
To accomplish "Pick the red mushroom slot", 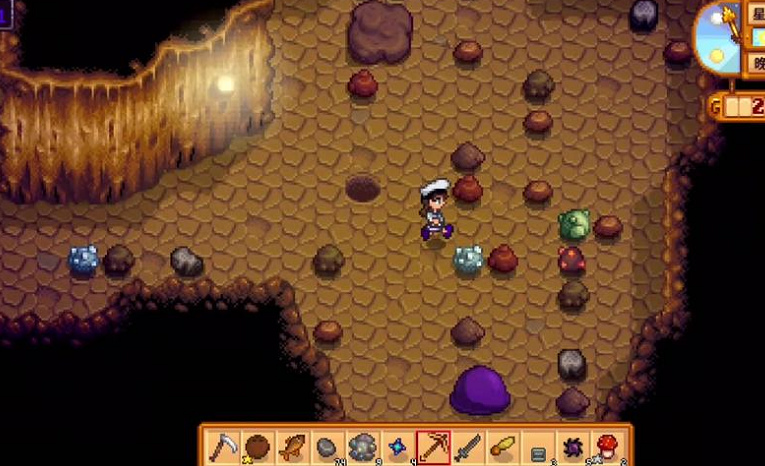I will click(609, 446).
